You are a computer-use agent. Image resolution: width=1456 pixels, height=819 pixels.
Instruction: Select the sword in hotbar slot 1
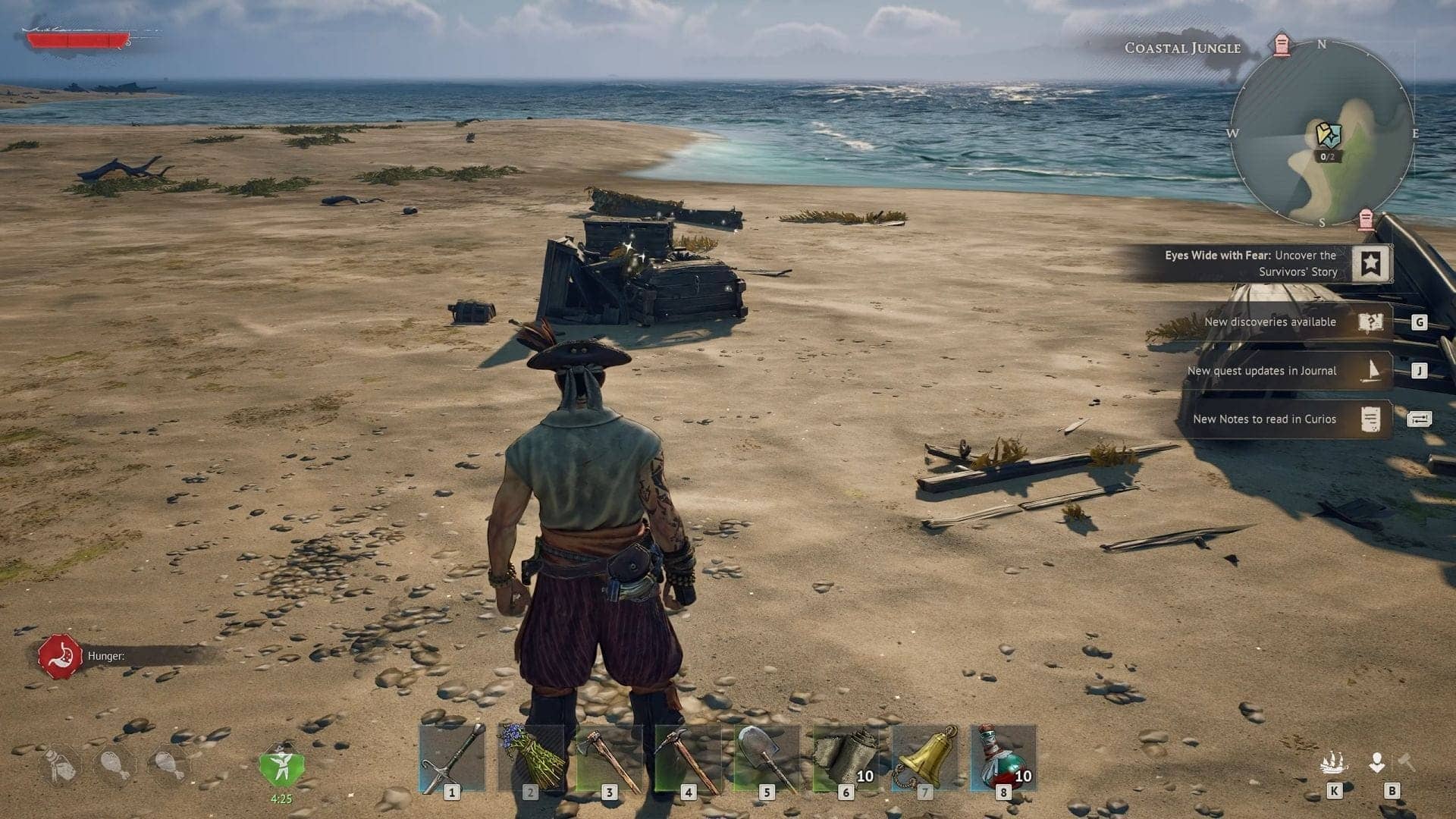[x=452, y=758]
